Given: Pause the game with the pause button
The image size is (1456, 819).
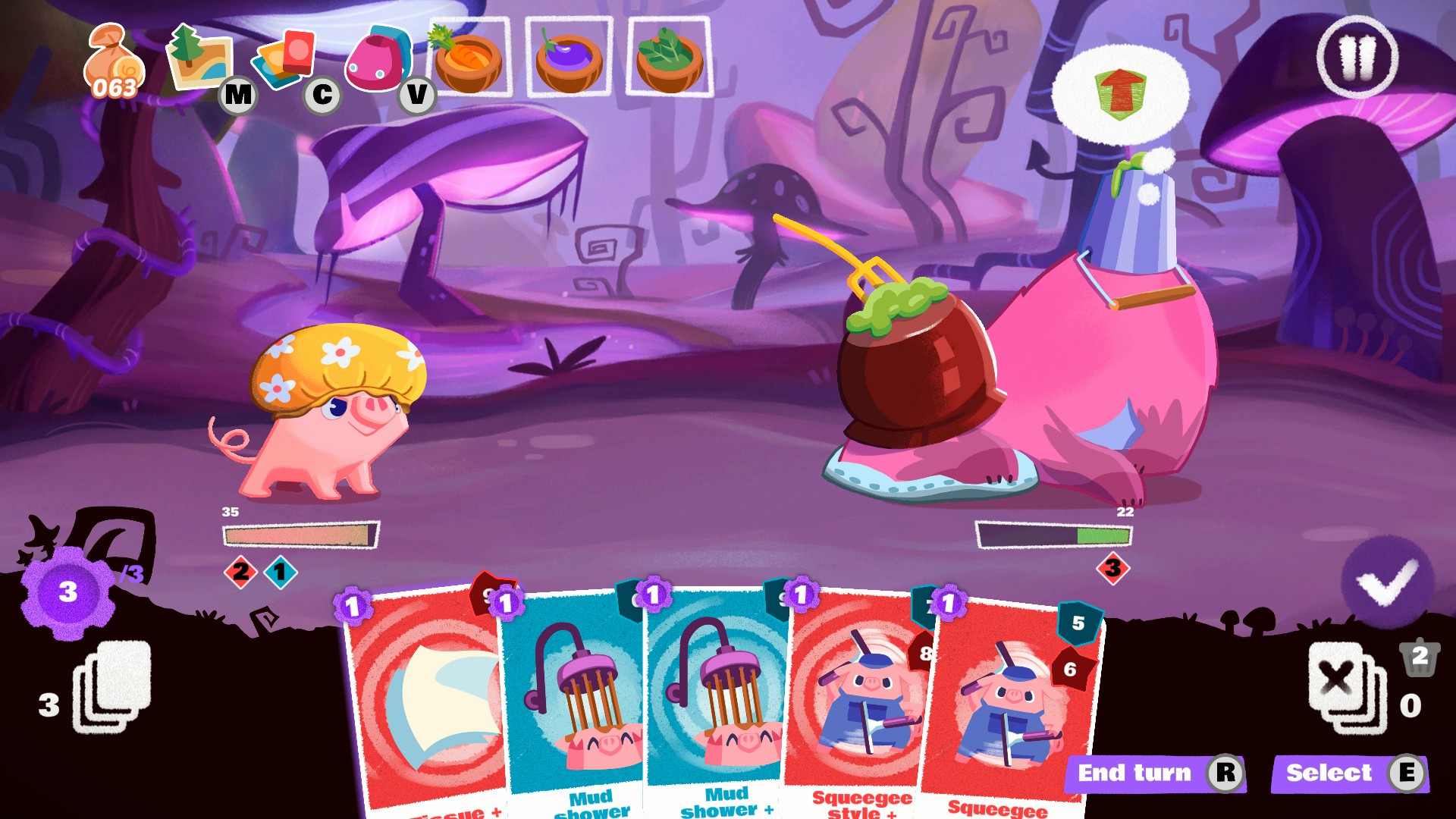Looking at the screenshot, I should [1357, 58].
